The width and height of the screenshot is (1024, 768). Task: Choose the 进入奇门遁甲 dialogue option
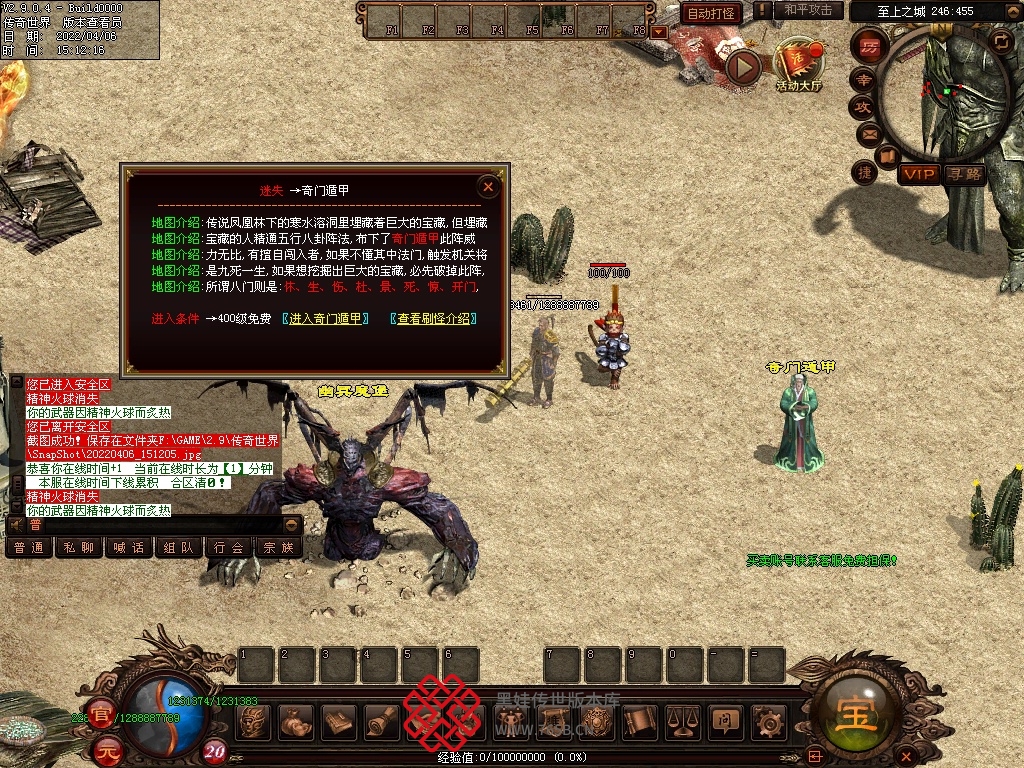pyautogui.click(x=325, y=319)
